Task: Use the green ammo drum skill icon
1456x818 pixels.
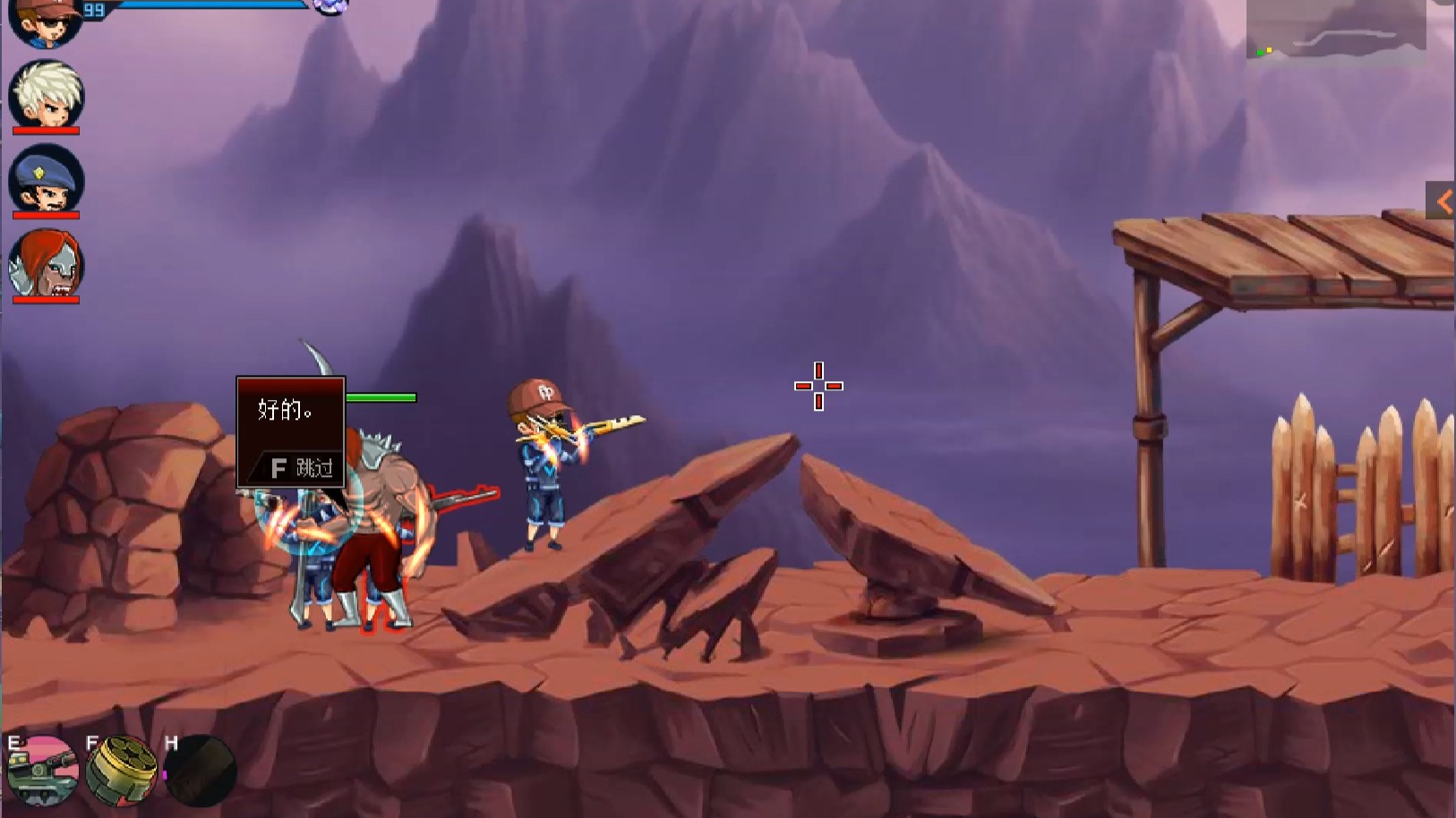Action: click(x=121, y=771)
